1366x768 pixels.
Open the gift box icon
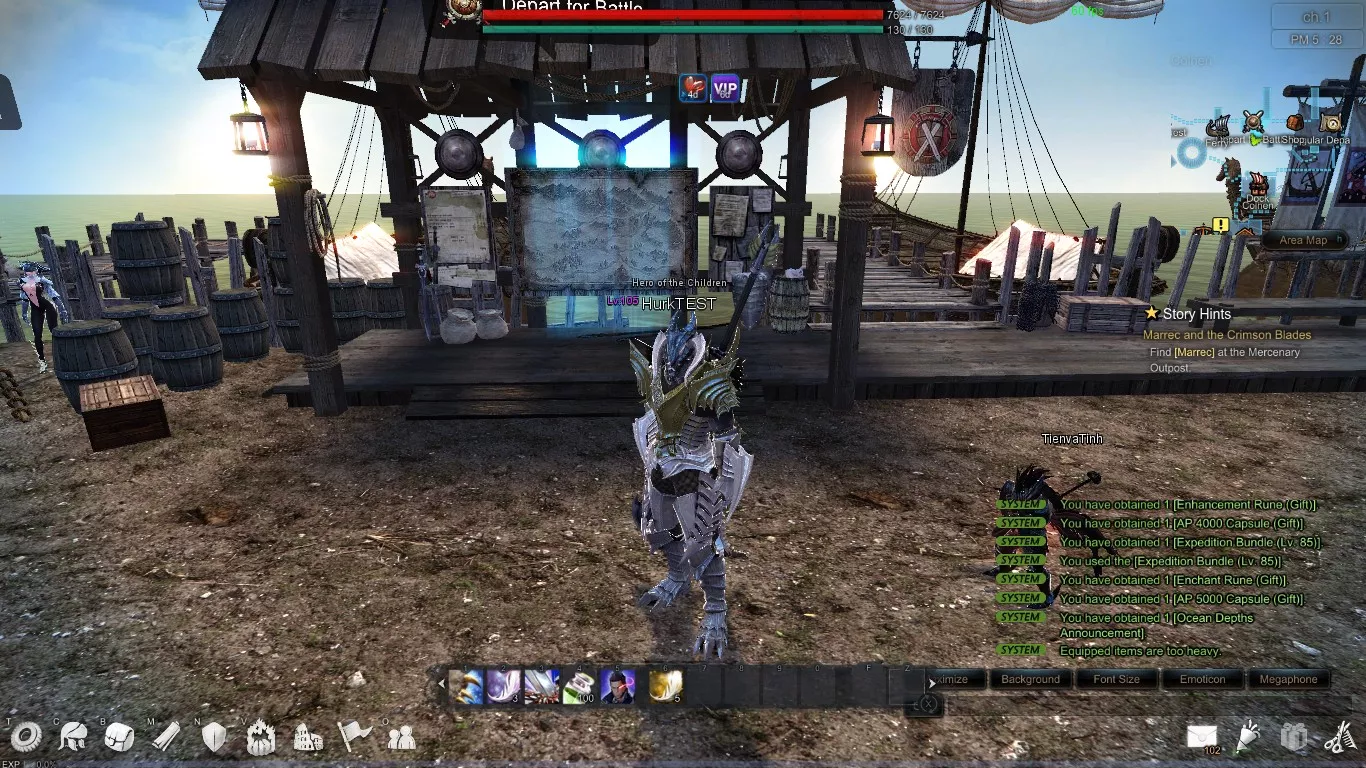1294,737
